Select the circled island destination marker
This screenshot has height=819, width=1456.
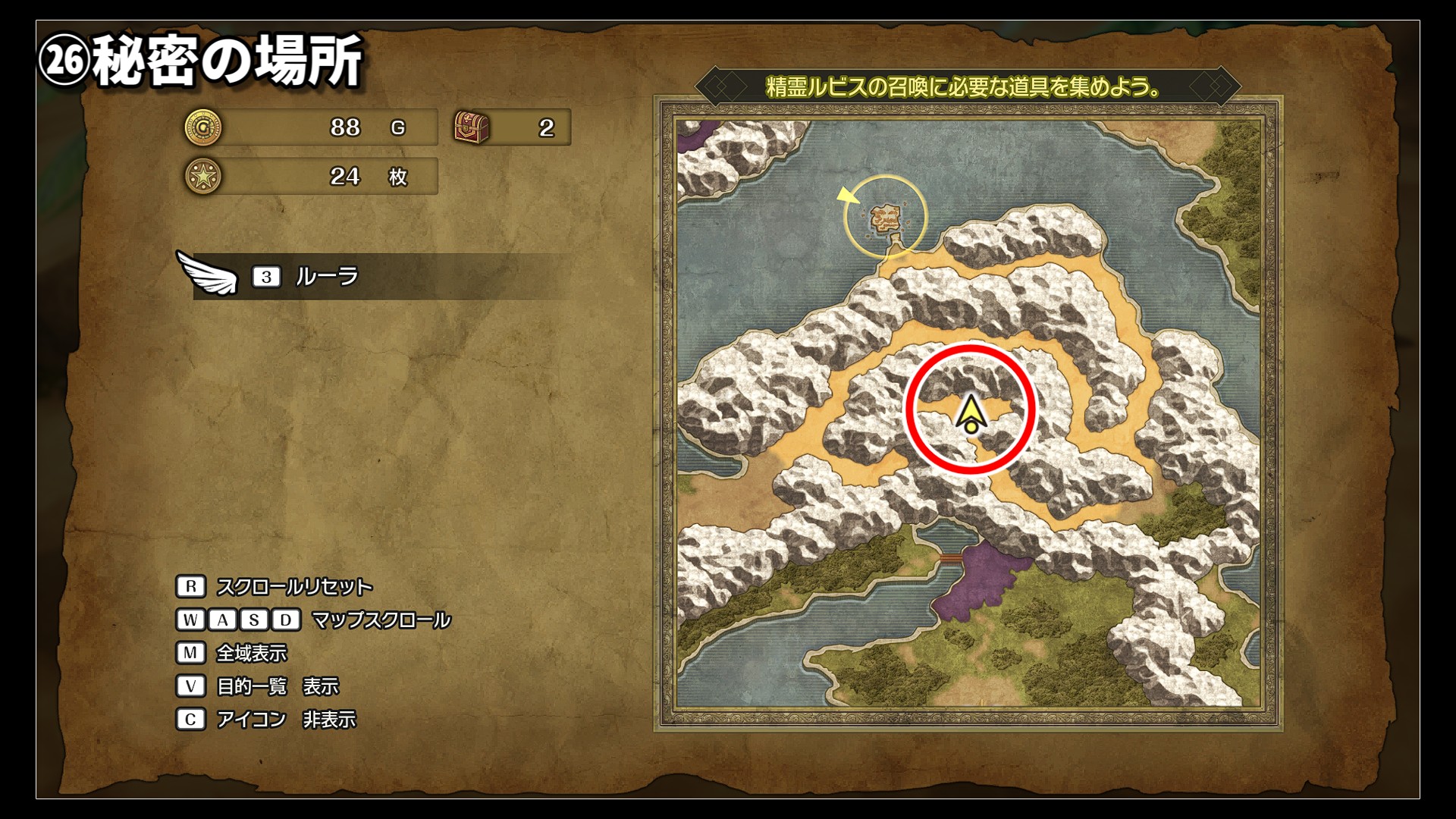(885, 218)
